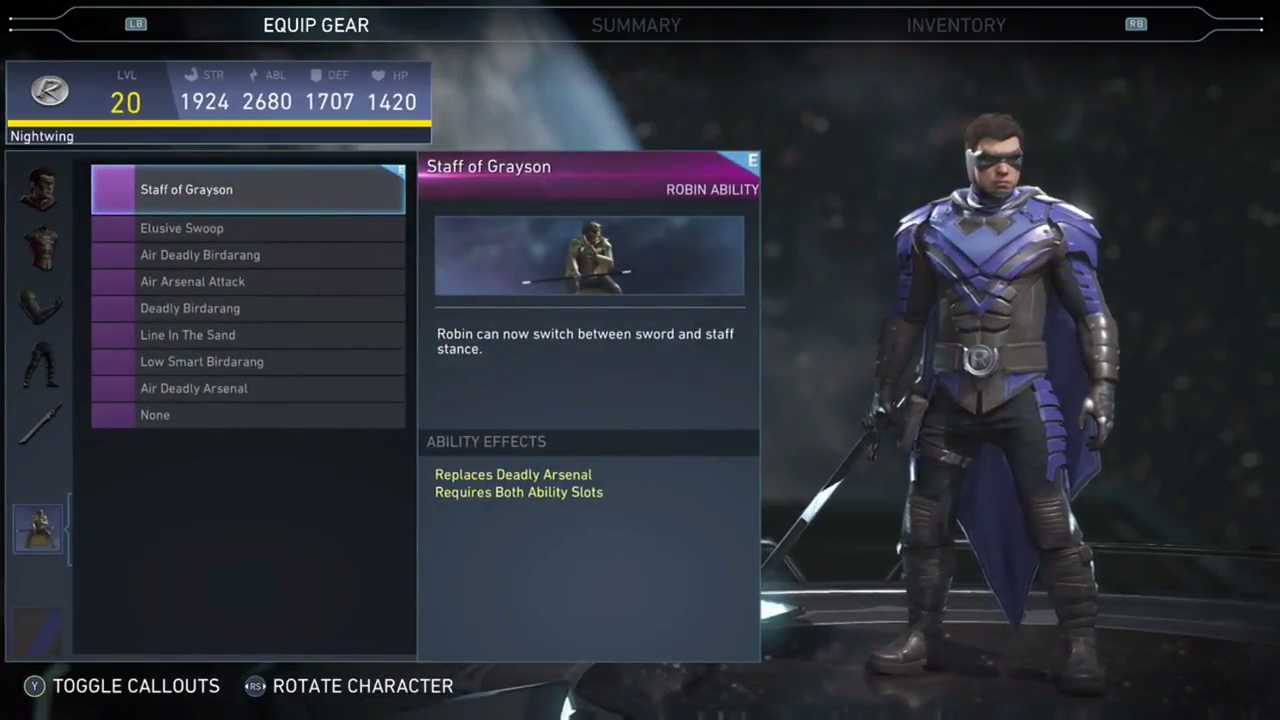Select the None ability option
The height and width of the screenshot is (720, 1280).
248,415
